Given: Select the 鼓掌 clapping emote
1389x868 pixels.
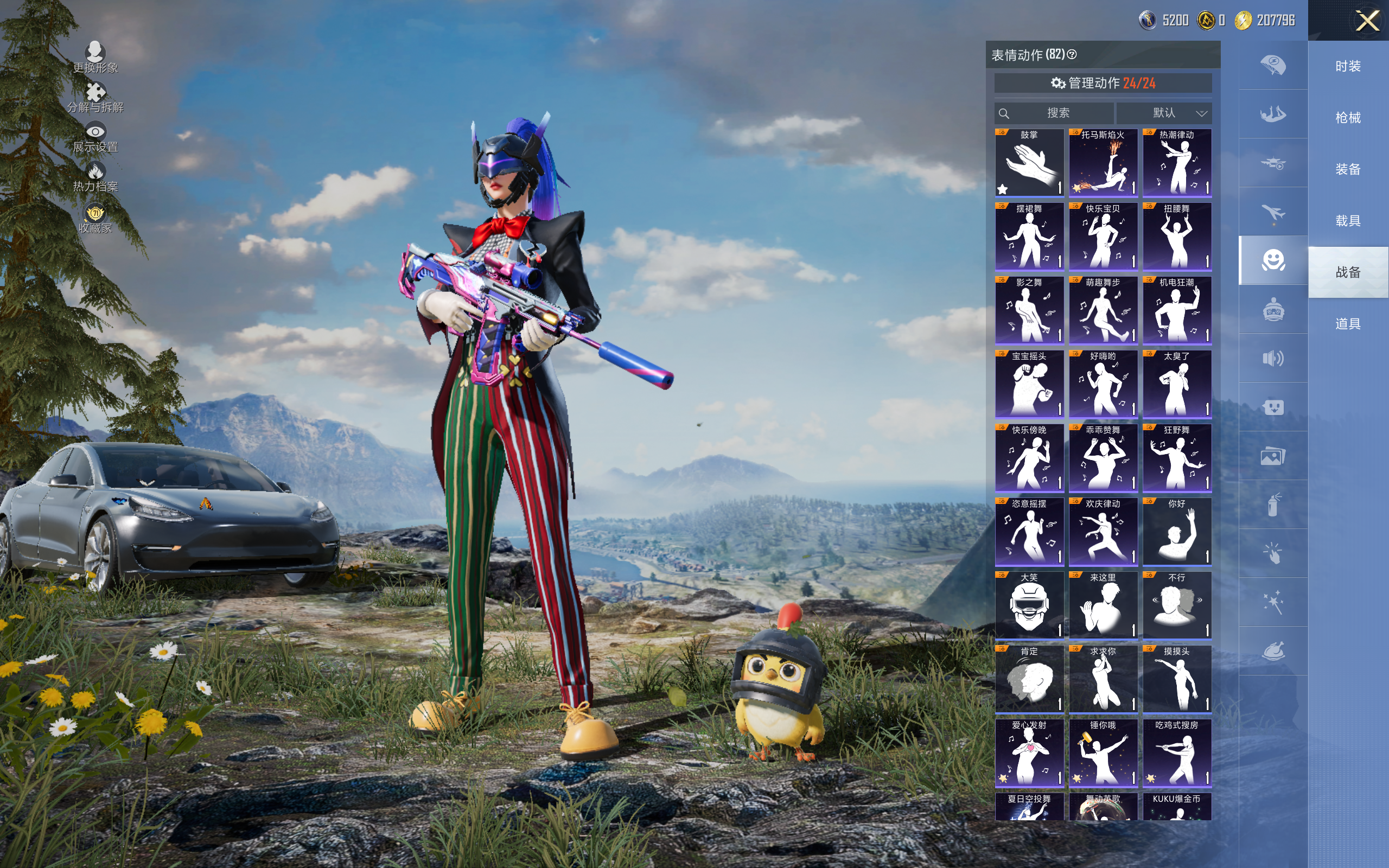Looking at the screenshot, I should (1029, 163).
